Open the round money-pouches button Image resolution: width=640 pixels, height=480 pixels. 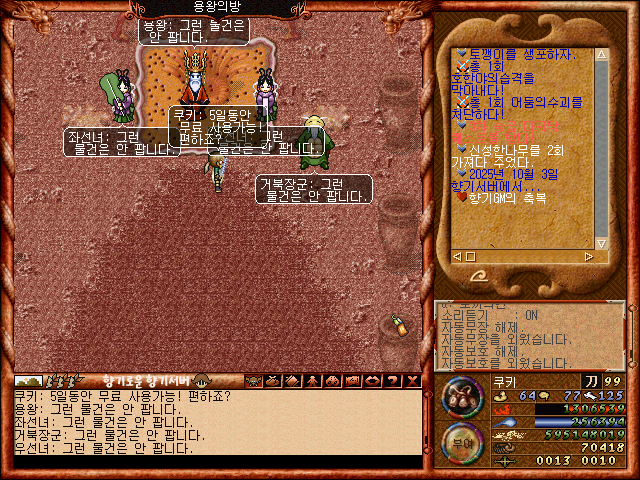462,397
